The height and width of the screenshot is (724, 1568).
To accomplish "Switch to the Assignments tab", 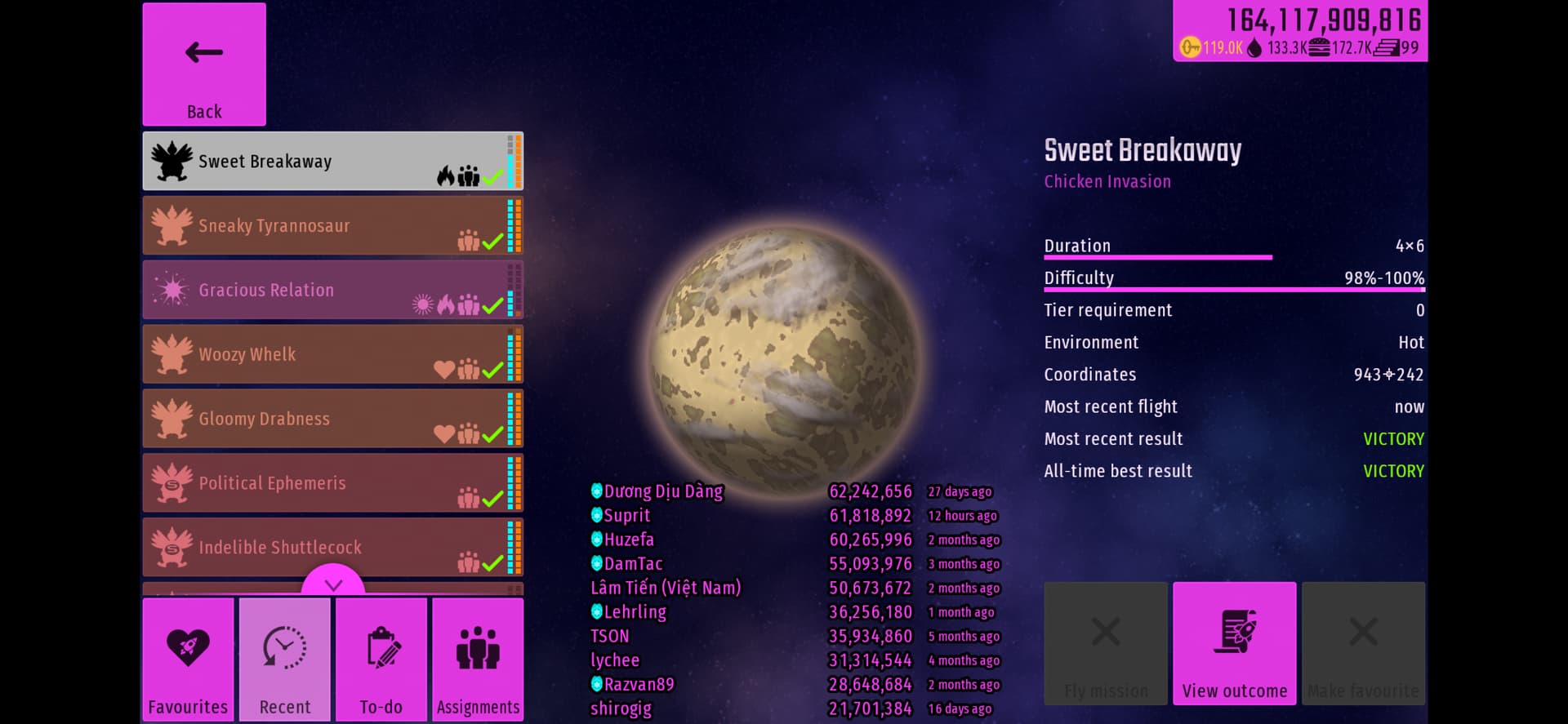I will click(x=478, y=660).
